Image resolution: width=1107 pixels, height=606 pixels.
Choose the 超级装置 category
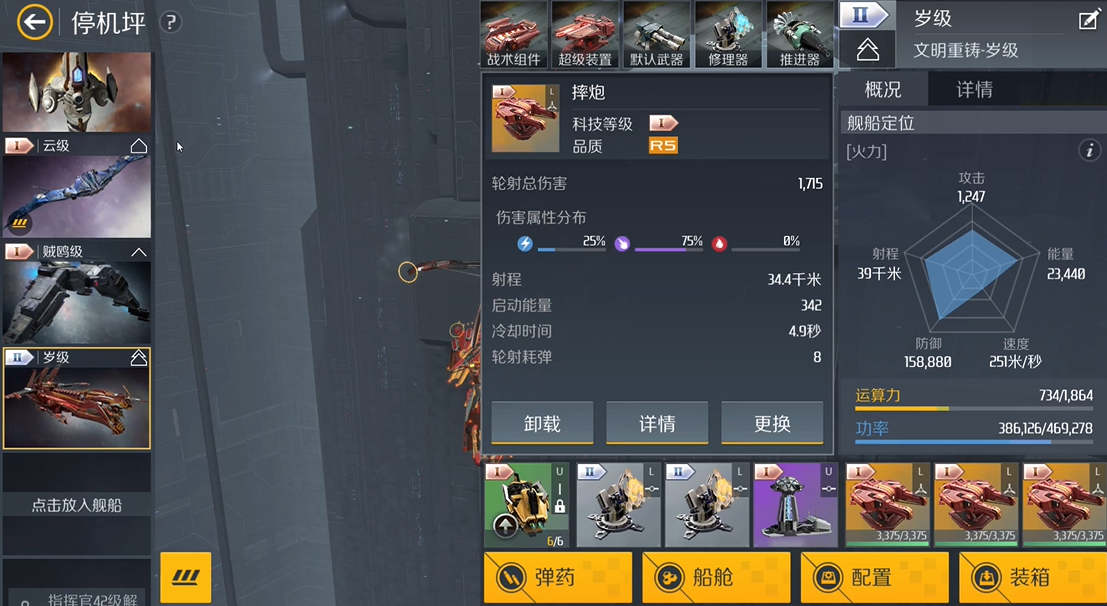click(x=585, y=34)
